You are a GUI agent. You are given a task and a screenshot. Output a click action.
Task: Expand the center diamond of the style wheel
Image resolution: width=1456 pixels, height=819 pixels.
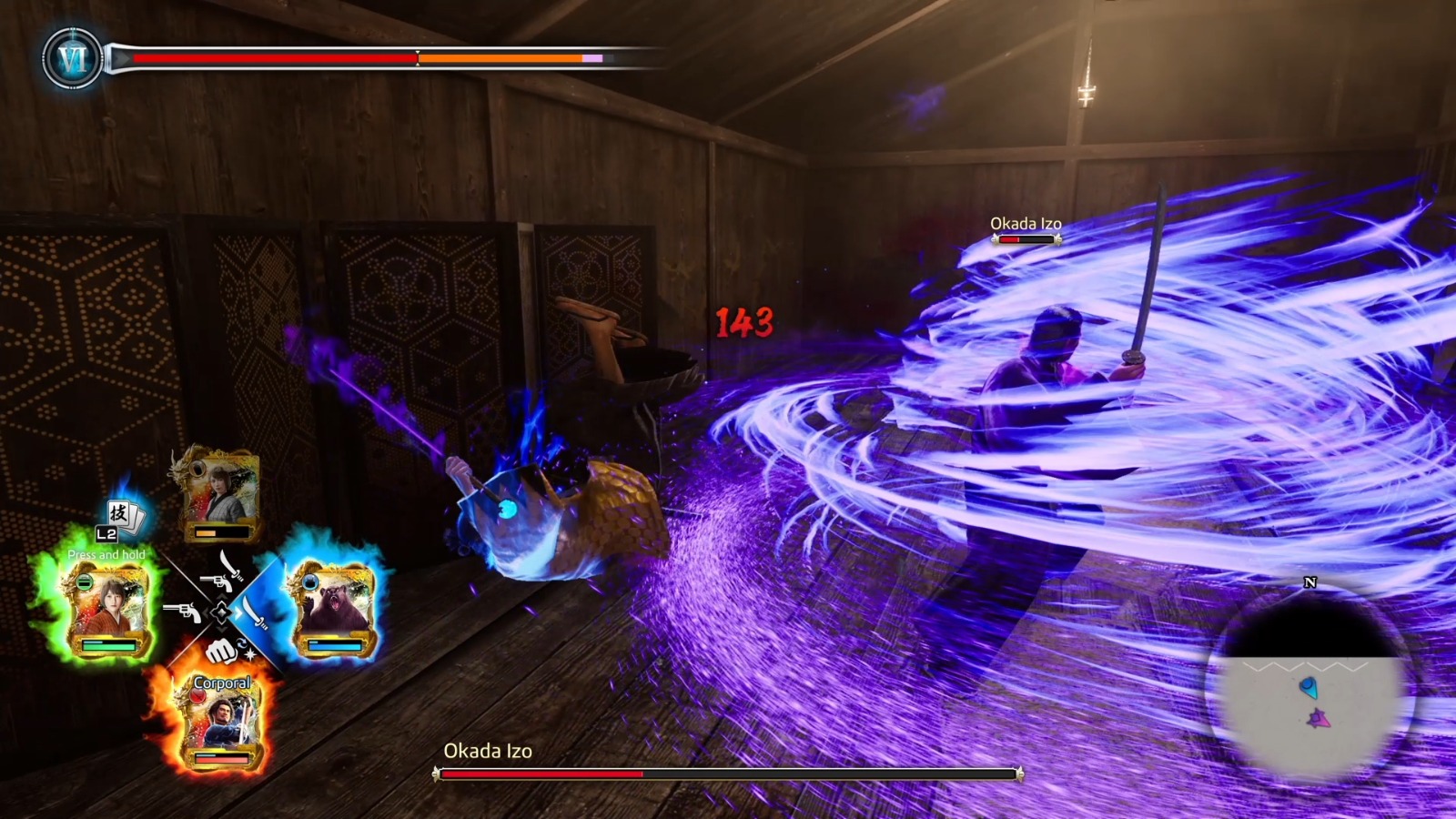click(x=222, y=612)
